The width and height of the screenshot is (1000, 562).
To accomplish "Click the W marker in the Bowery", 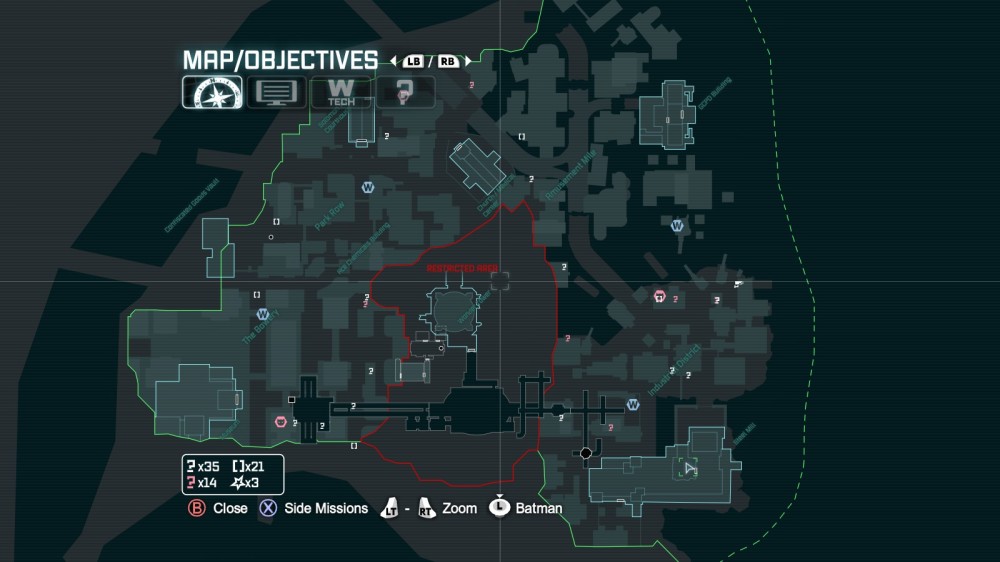I will tap(263, 314).
